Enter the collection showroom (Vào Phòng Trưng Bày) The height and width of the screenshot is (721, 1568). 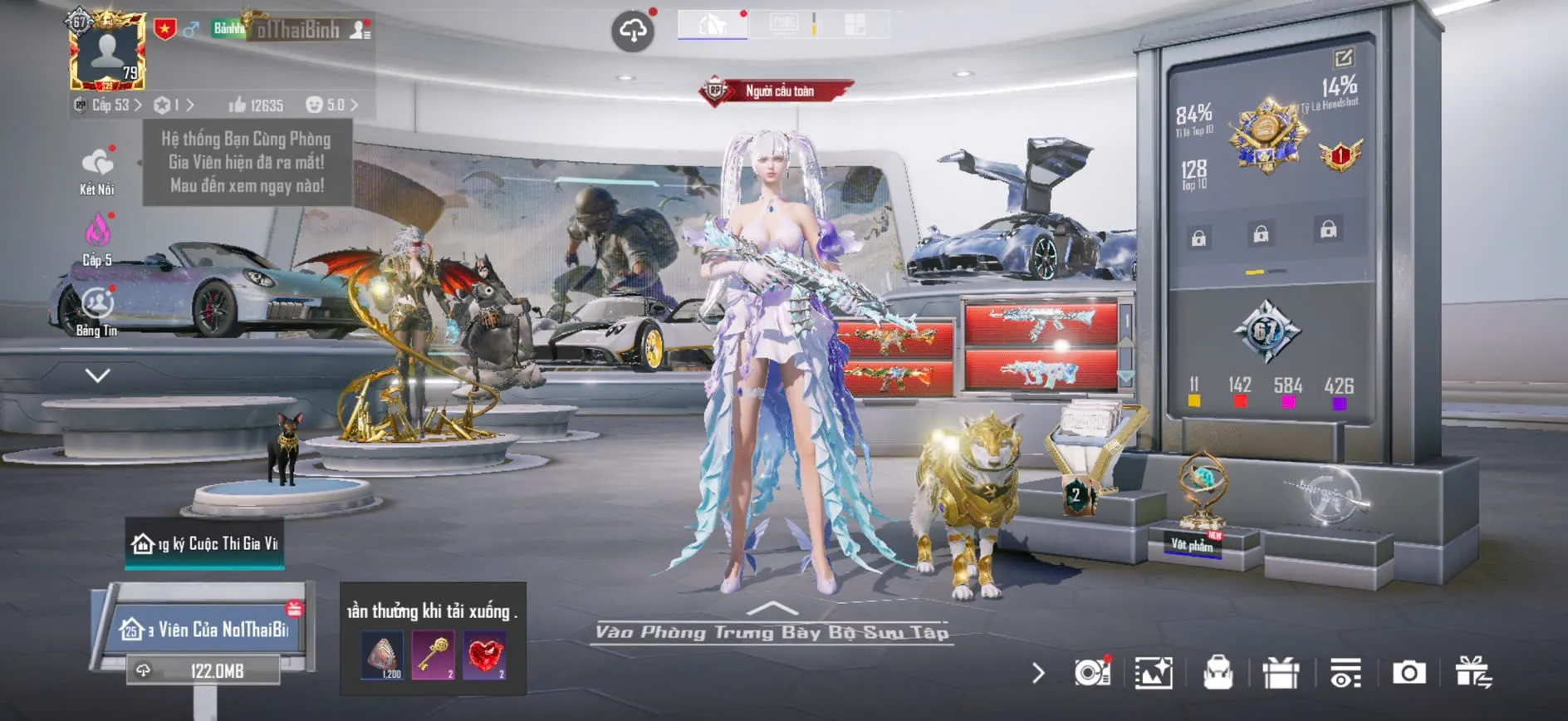point(772,632)
